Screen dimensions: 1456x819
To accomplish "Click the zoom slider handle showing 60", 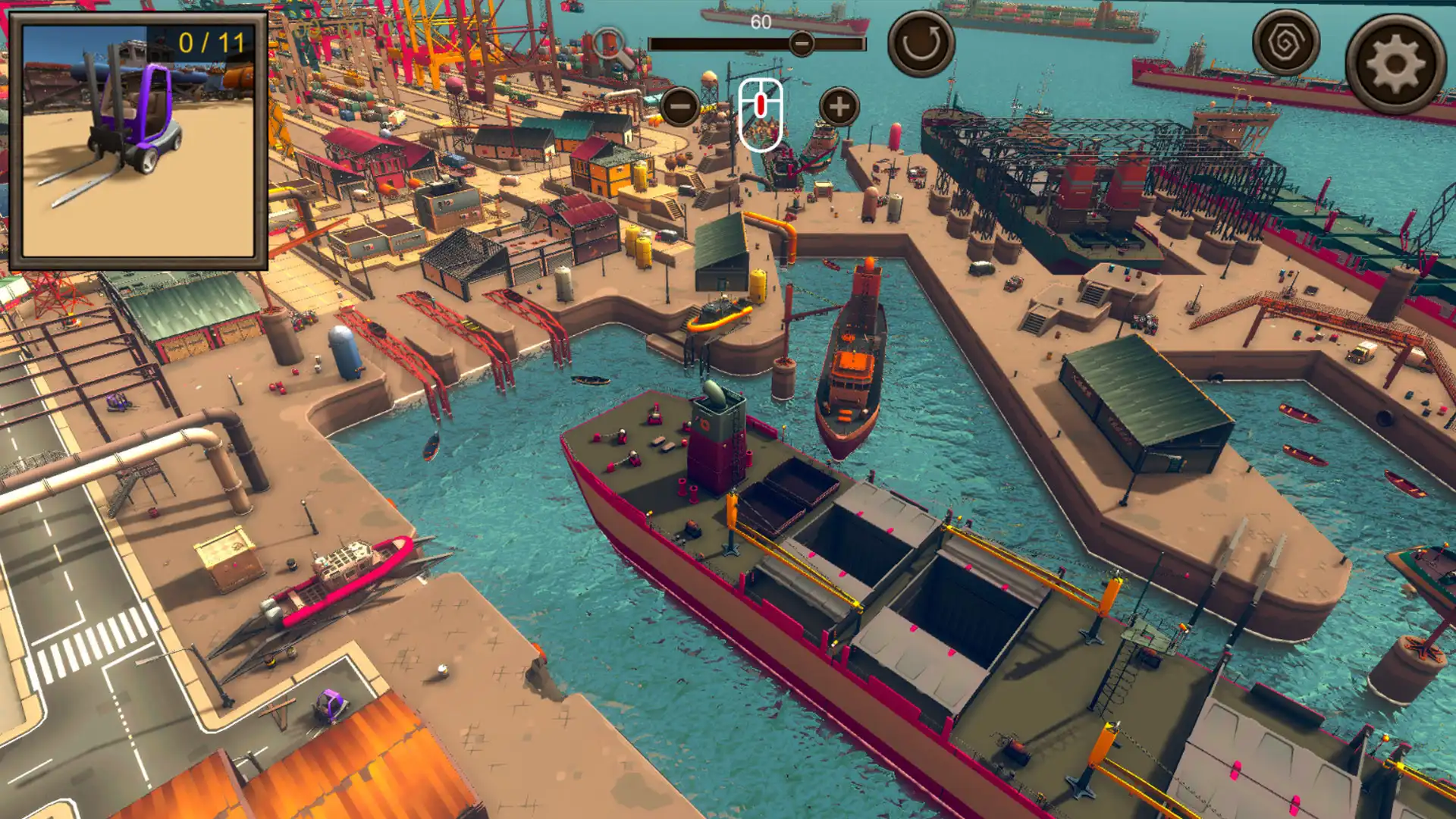I will tap(801, 44).
